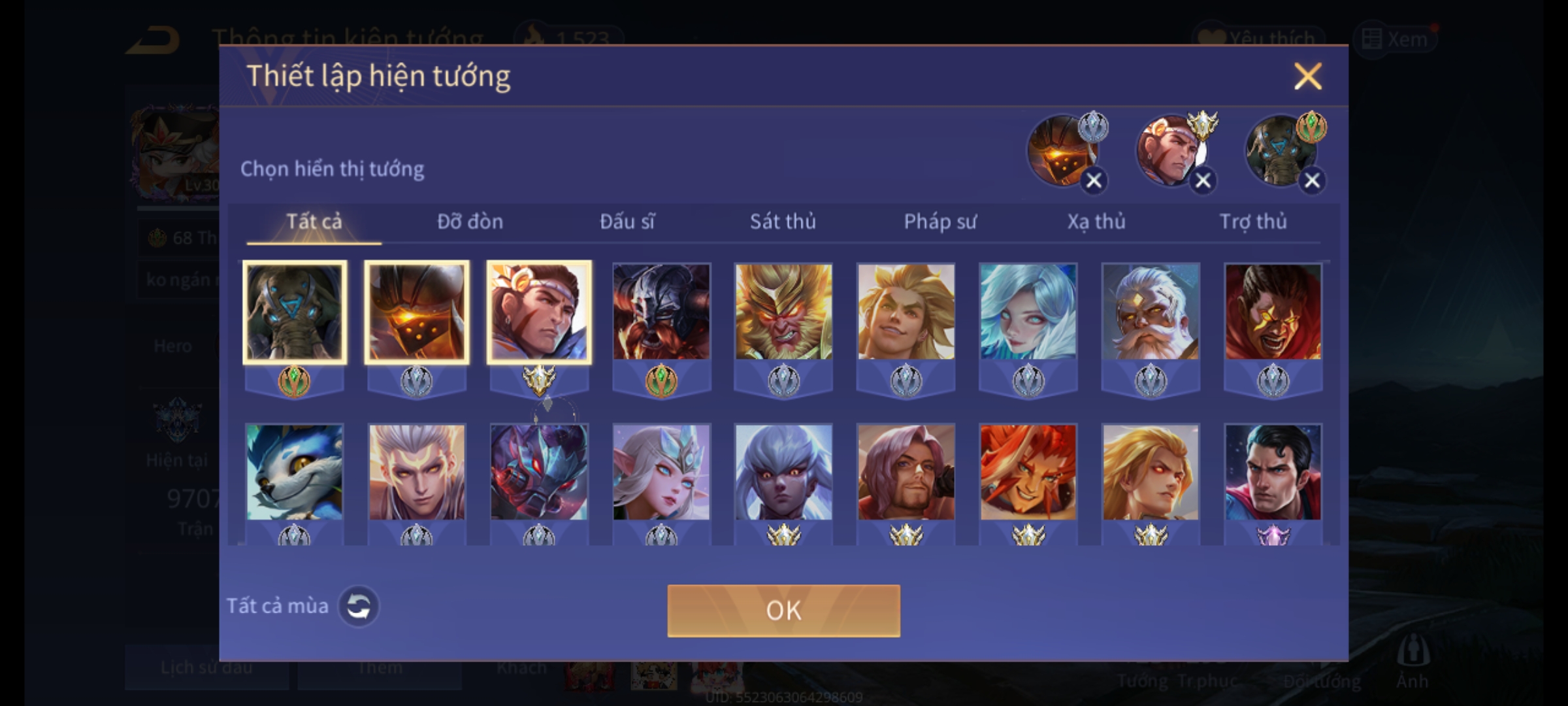This screenshot has height=706, width=1568.
Task: Pick the golden monkey king hero portrait
Action: coord(783,312)
